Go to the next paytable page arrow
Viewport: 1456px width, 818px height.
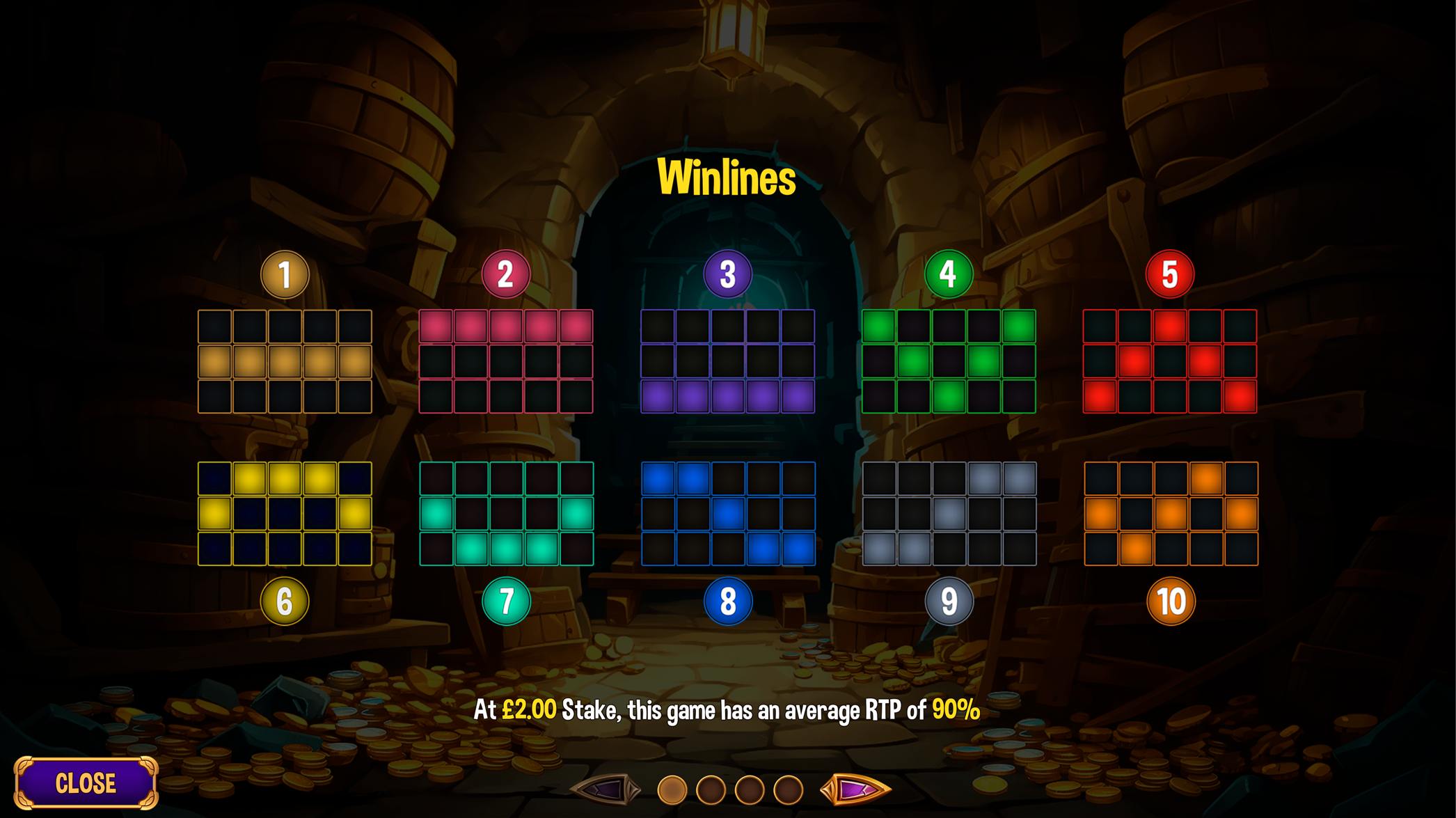tap(855, 789)
